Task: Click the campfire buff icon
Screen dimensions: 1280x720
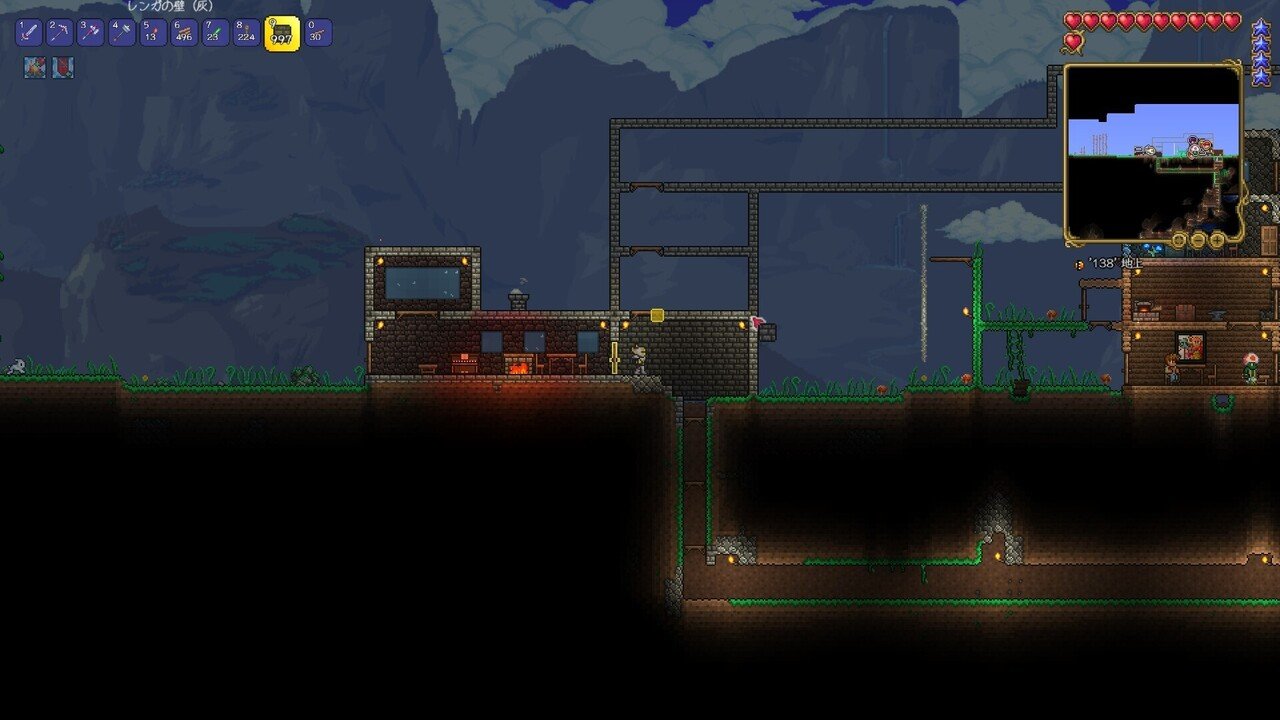Action: pos(34,68)
